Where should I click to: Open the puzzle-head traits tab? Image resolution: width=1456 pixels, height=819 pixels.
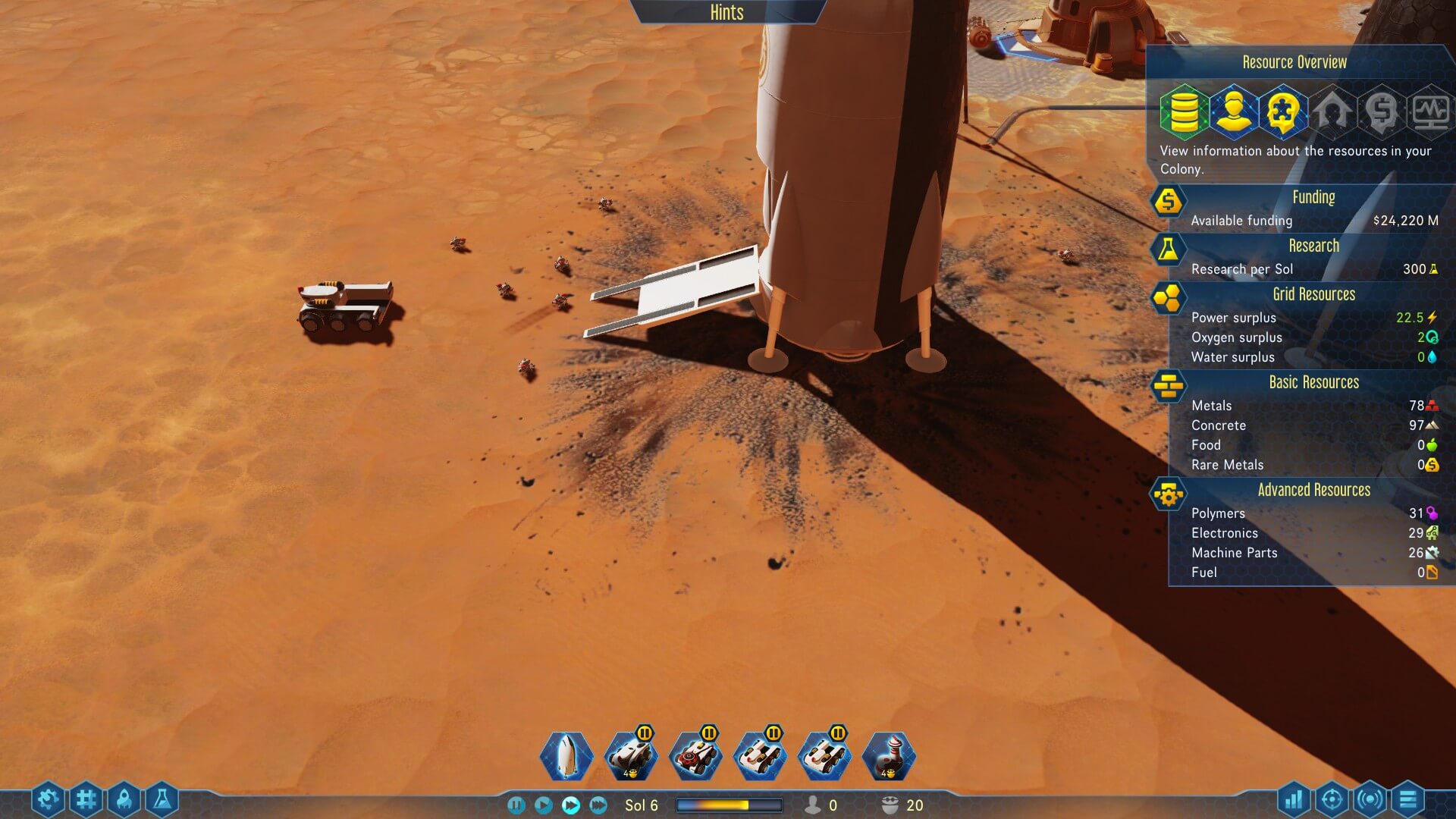pos(1282,111)
